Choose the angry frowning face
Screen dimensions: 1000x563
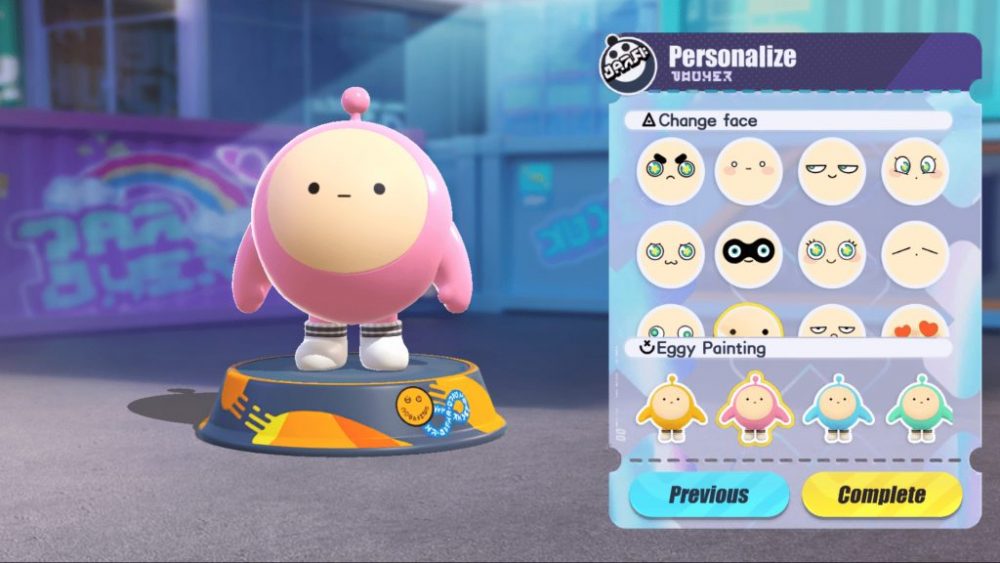point(670,170)
